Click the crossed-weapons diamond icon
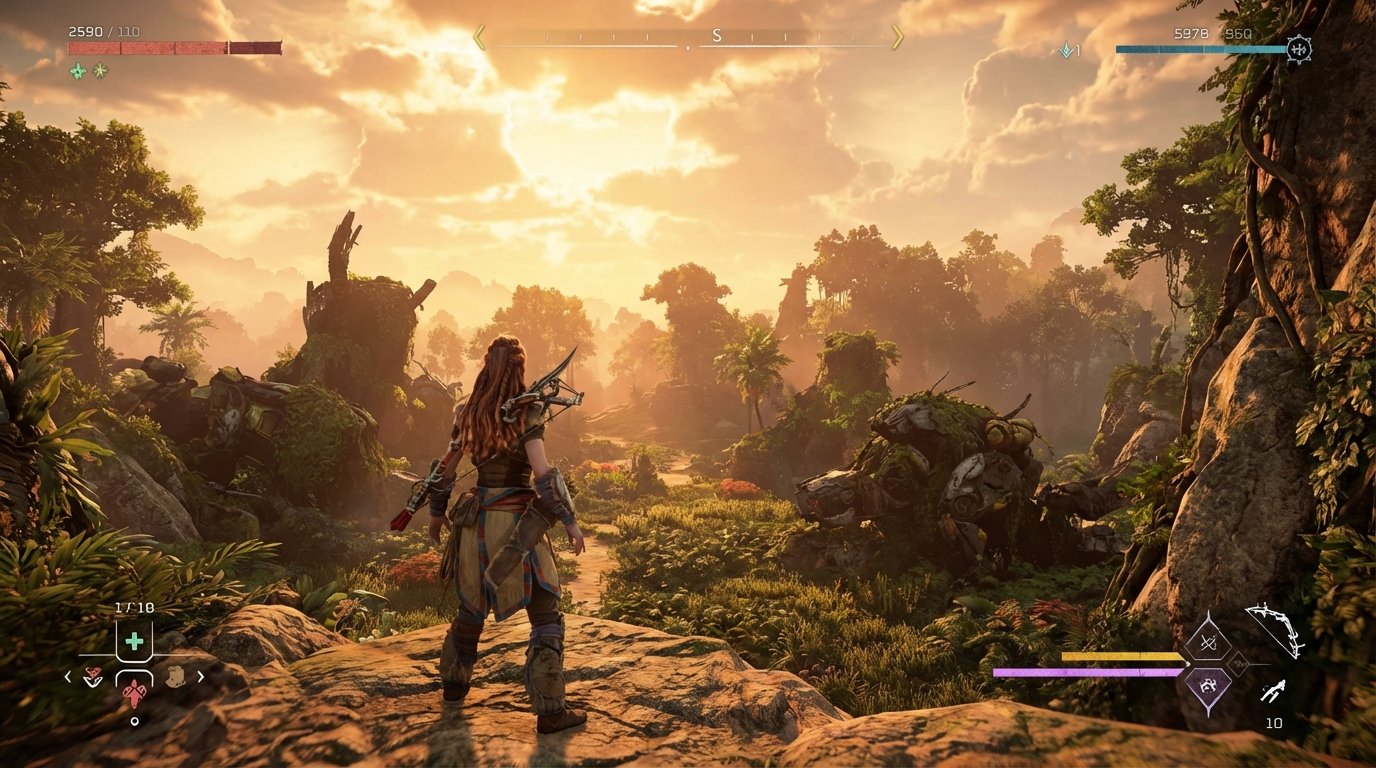This screenshot has height=768, width=1376. click(1209, 643)
